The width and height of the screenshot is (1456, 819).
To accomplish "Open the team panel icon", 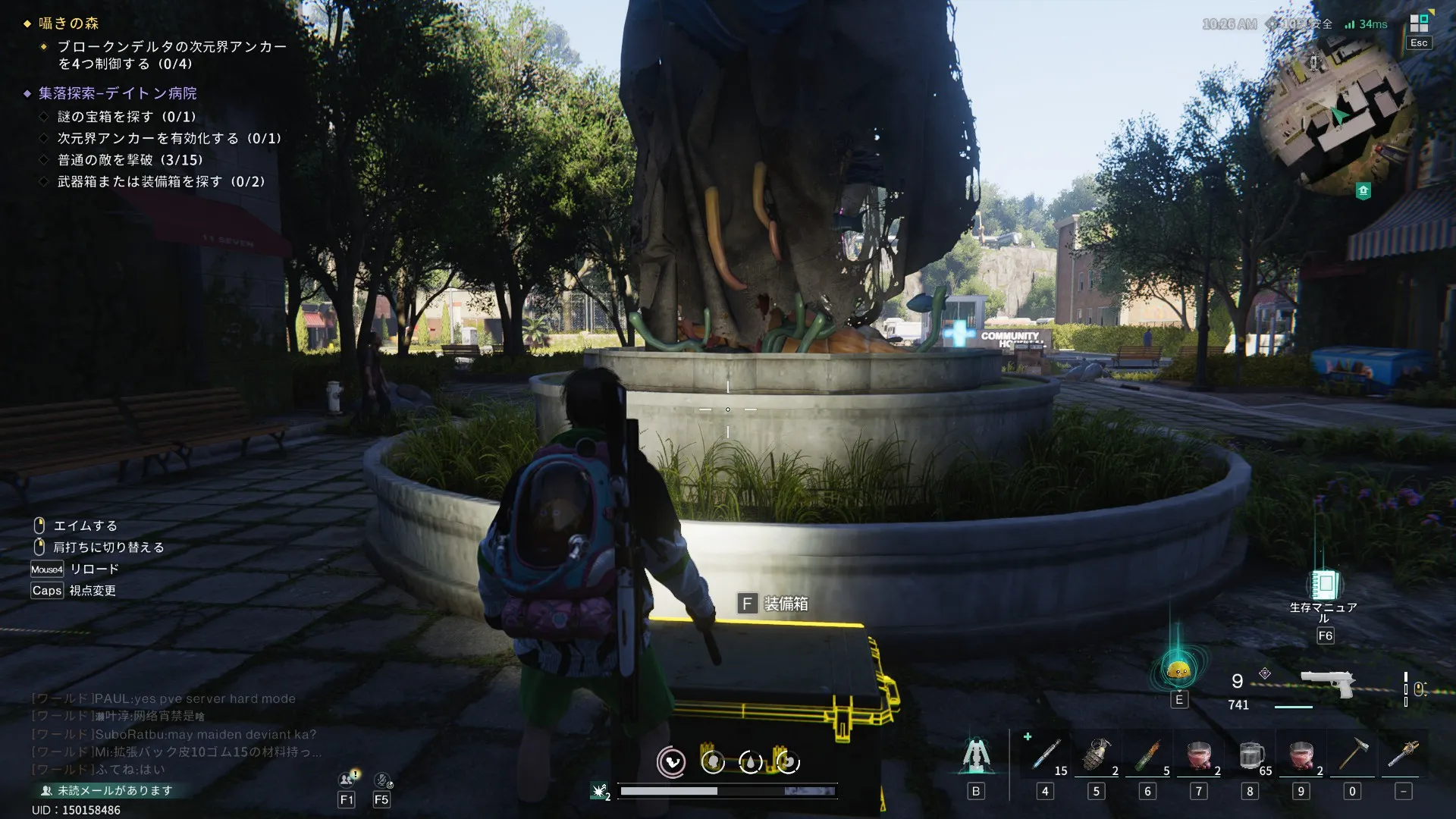I will click(x=347, y=779).
